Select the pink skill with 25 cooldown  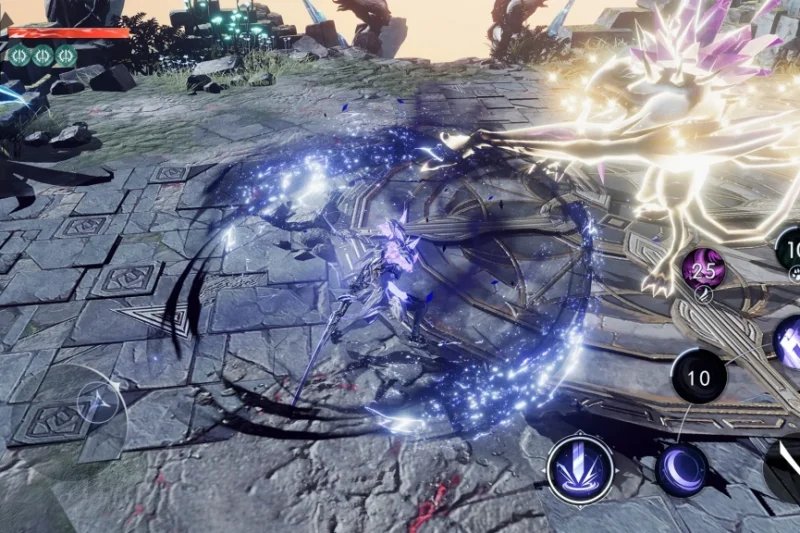[x=704, y=268]
